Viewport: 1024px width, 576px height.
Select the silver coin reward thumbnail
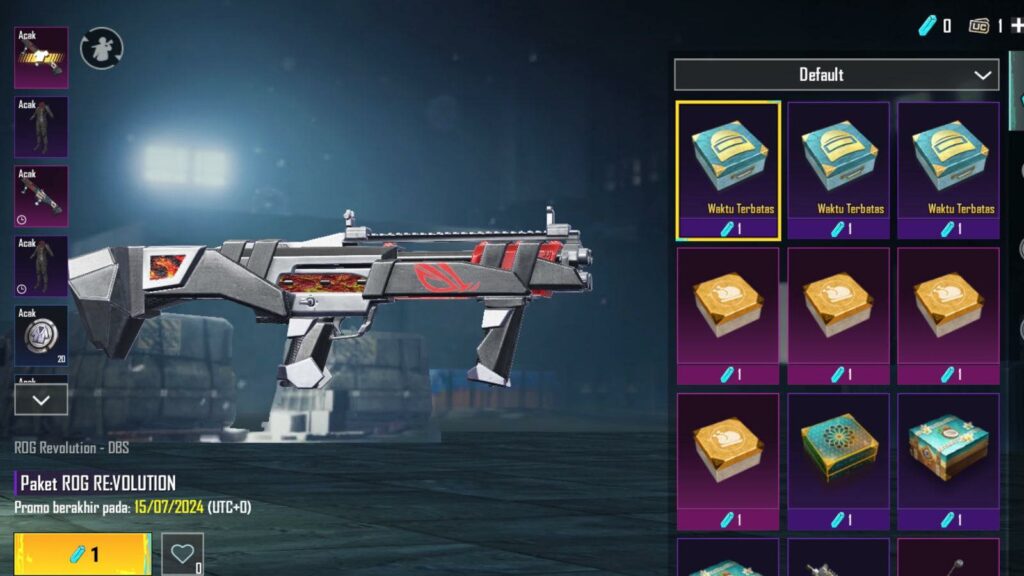[41, 336]
